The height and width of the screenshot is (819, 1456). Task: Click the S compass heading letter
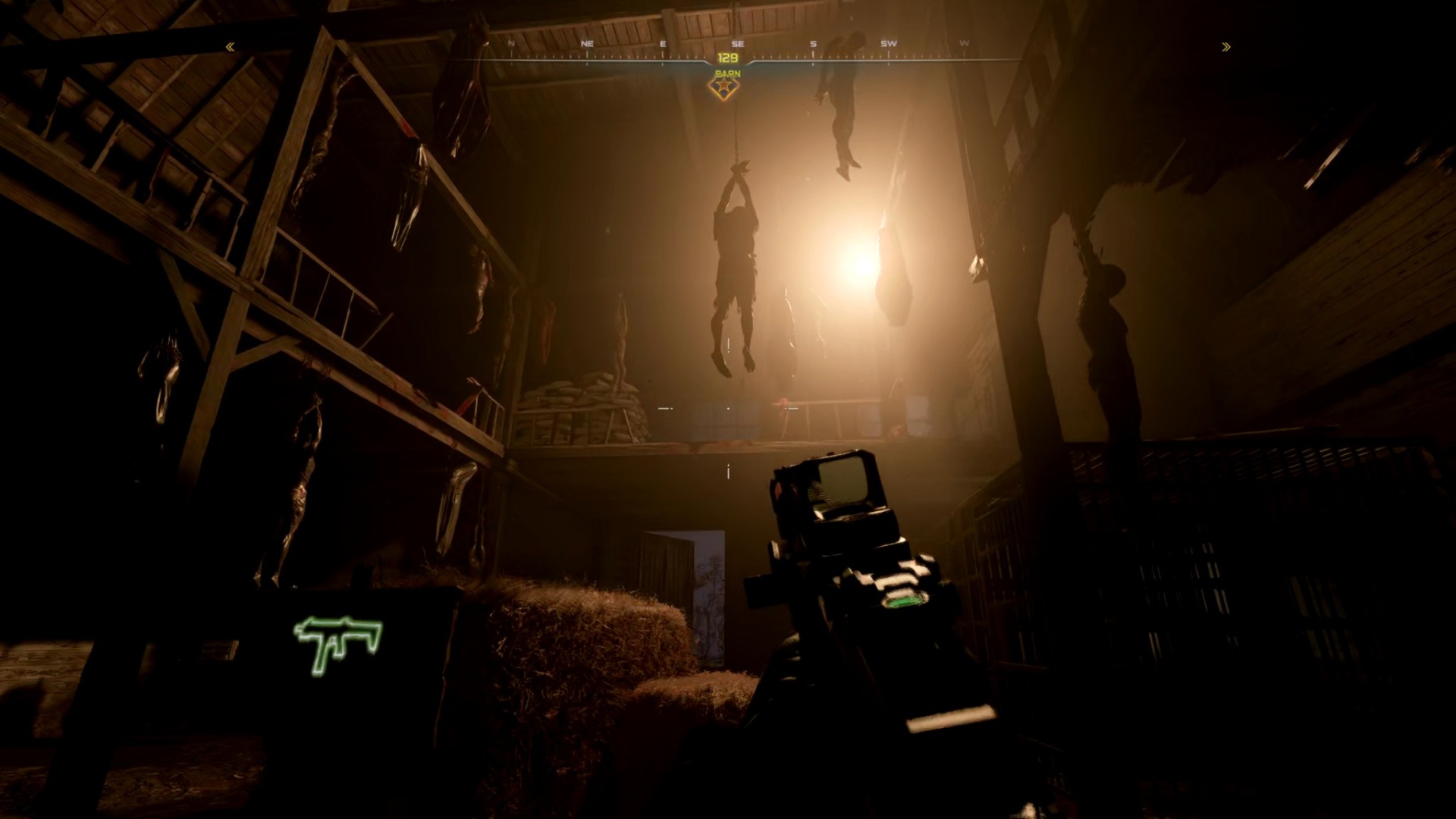812,43
